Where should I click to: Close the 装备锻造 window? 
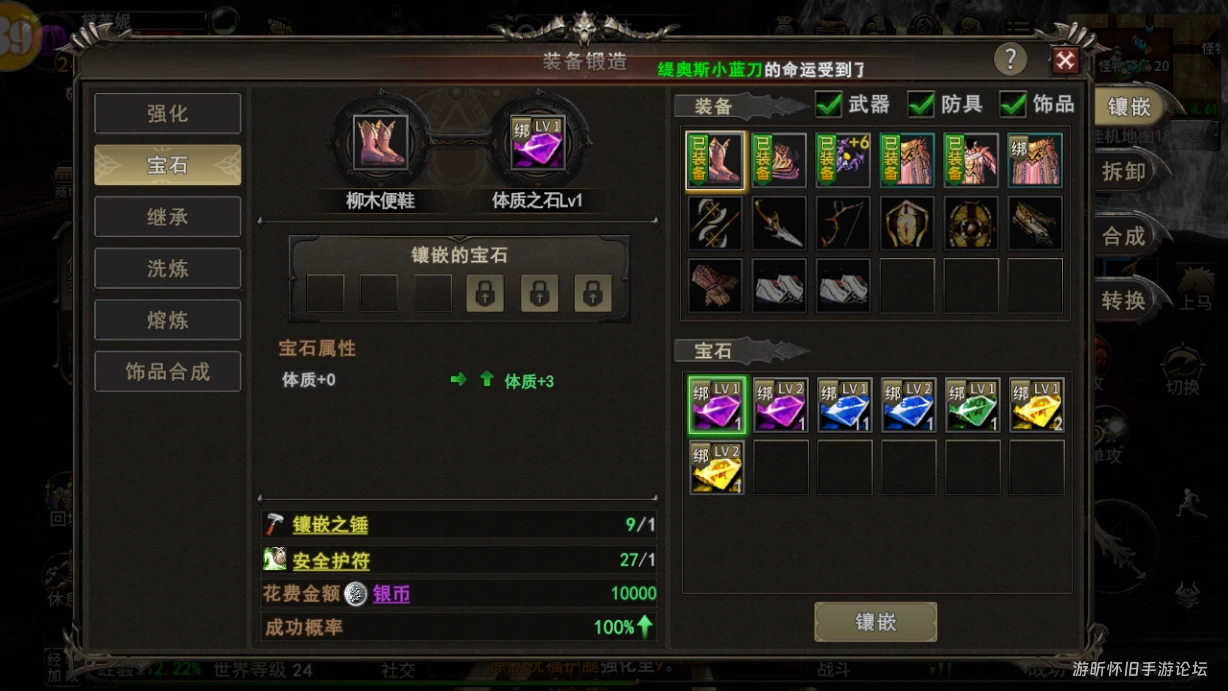[x=1065, y=61]
